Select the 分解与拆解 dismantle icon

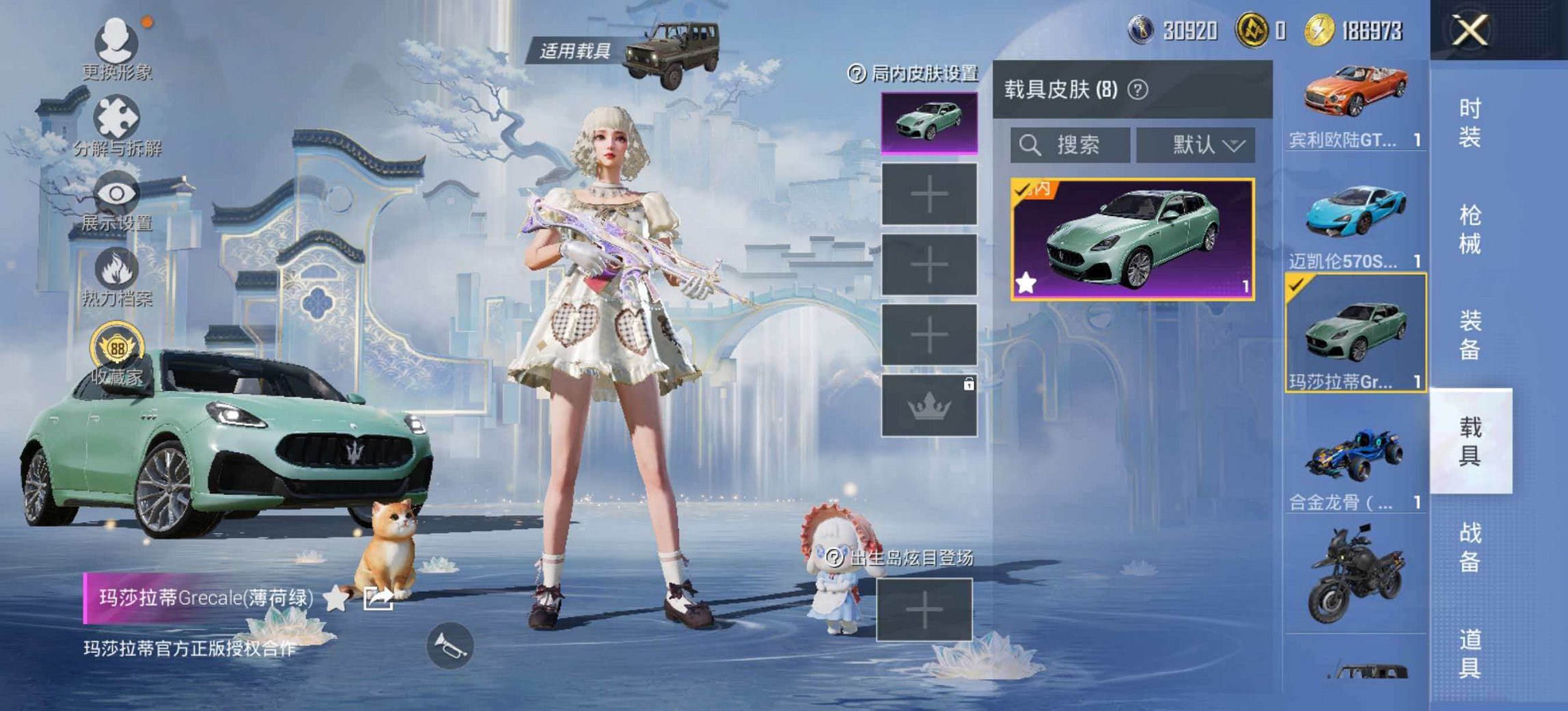[118, 115]
